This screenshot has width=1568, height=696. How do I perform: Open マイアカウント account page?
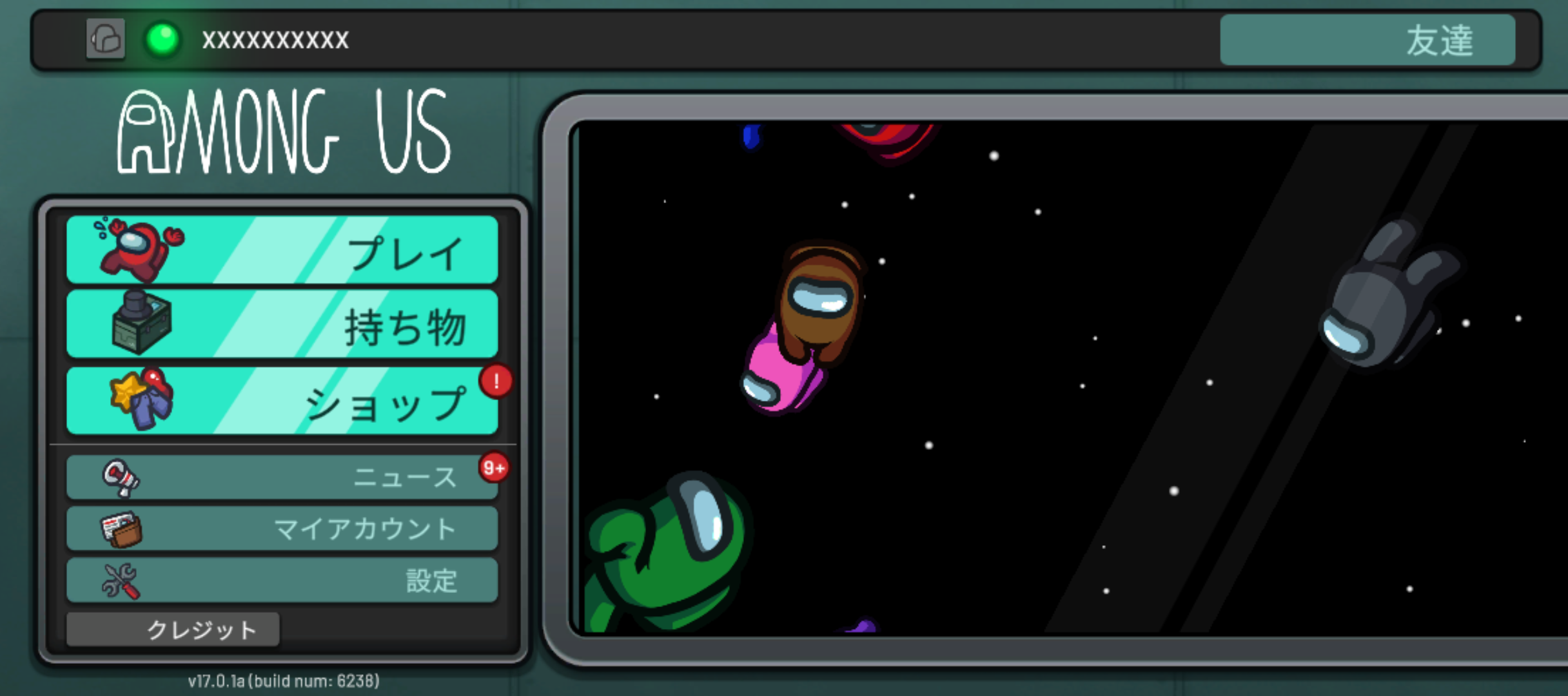click(282, 528)
